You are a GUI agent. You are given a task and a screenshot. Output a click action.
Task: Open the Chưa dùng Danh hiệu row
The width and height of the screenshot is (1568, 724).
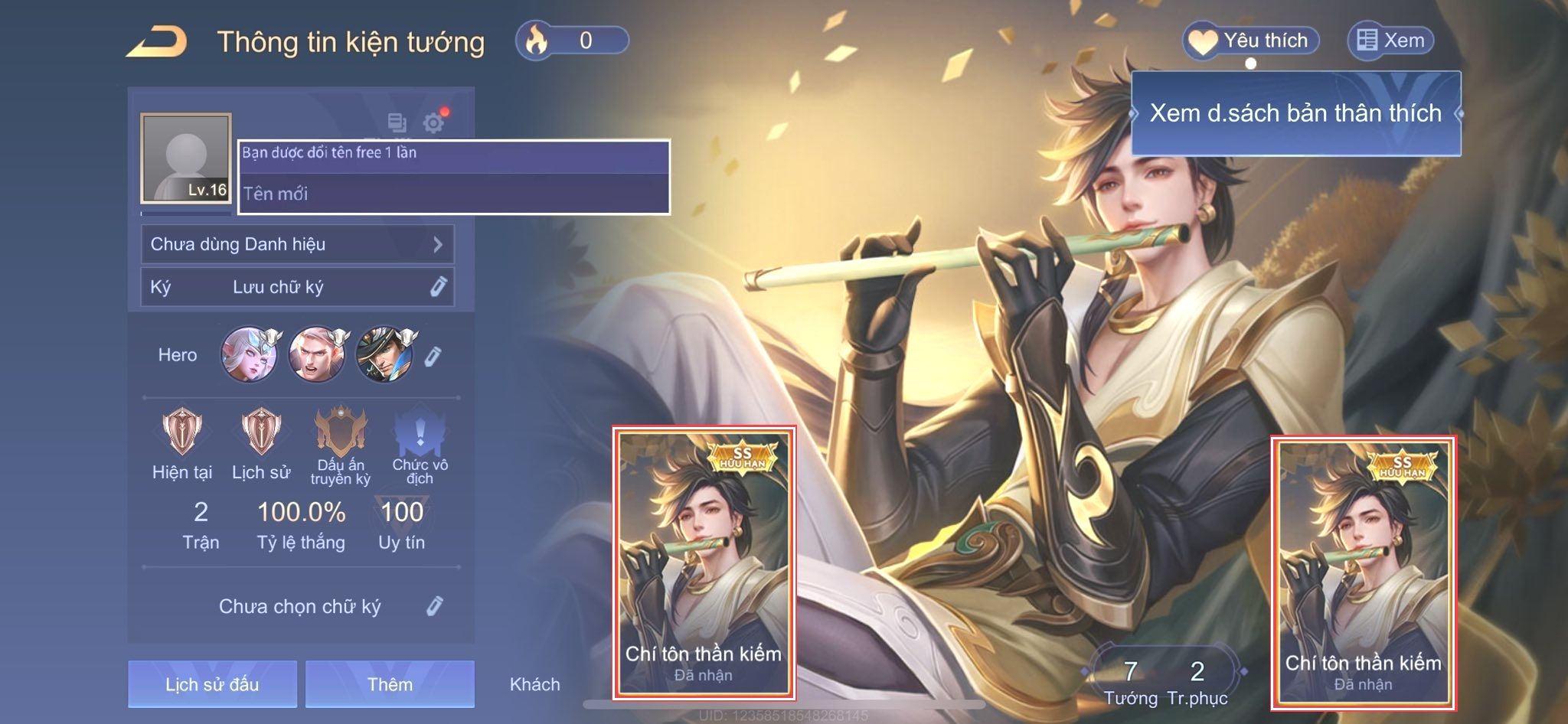[x=297, y=244]
